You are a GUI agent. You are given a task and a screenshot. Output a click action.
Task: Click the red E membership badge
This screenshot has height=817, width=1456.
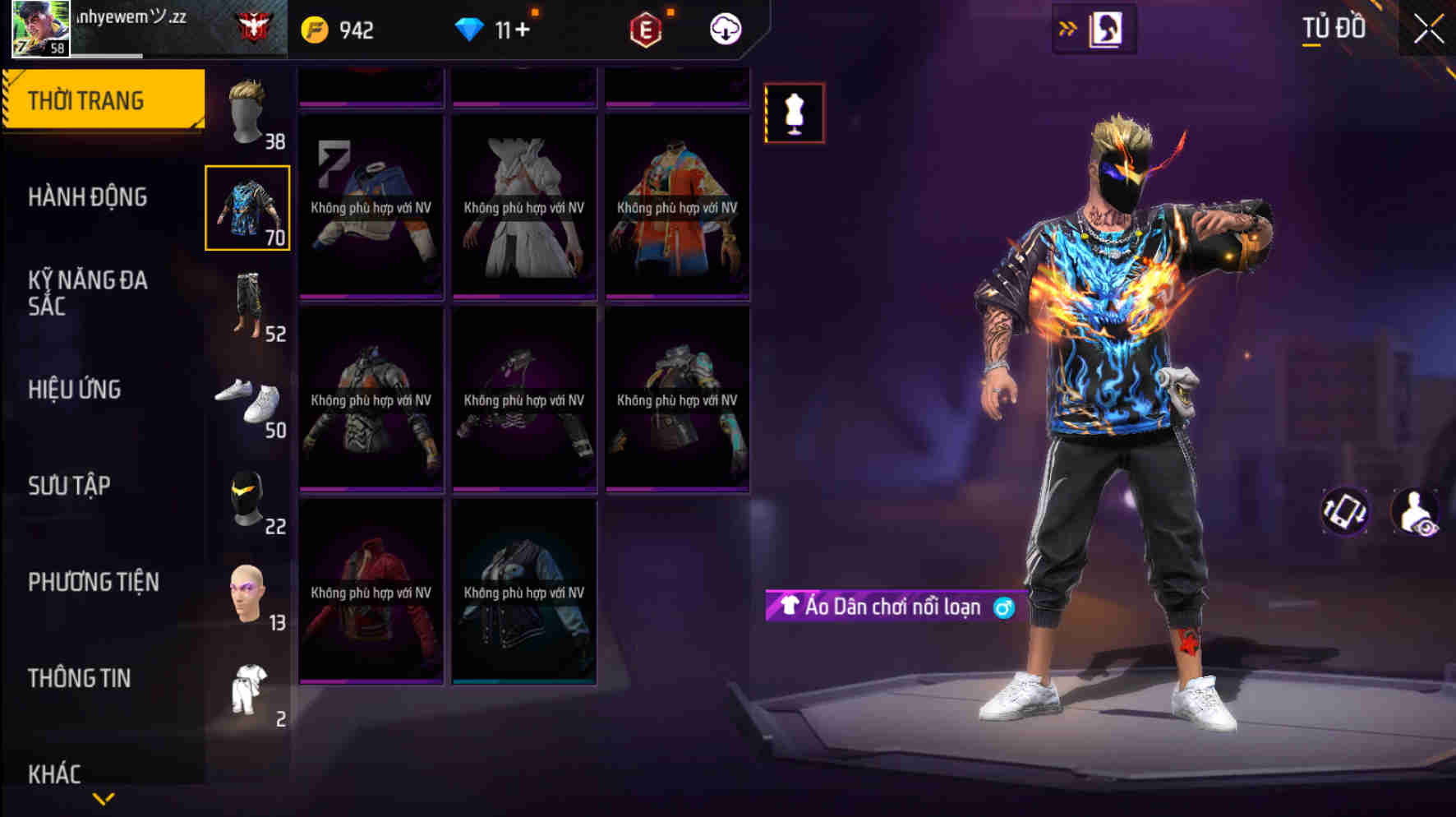point(646,30)
